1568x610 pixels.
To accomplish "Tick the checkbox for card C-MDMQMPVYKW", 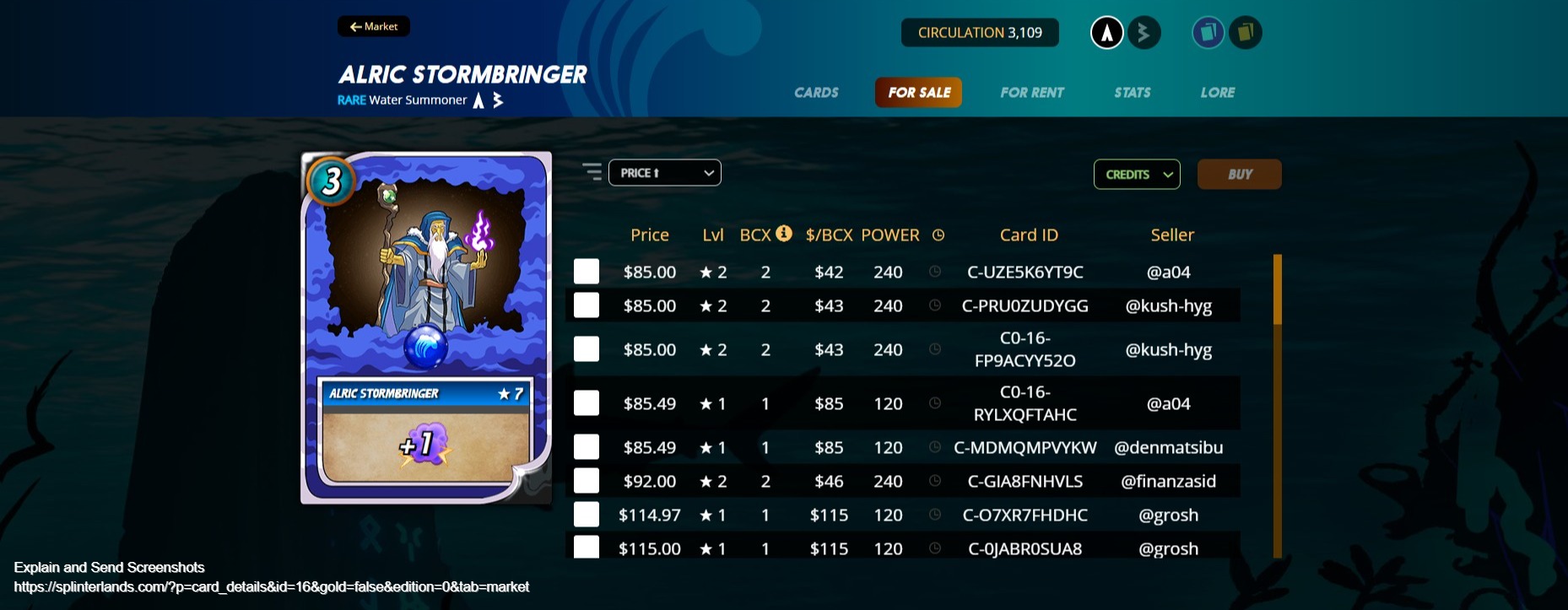I will point(586,447).
